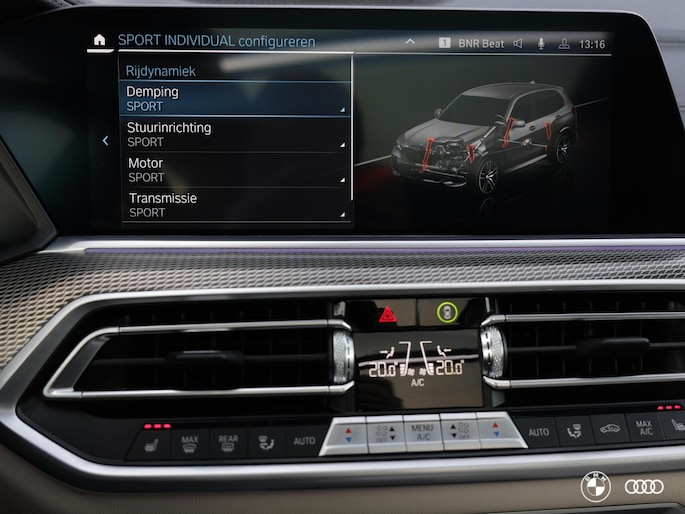Toggle the speaker mute icon
This screenshot has width=685, height=514.
click(518, 44)
